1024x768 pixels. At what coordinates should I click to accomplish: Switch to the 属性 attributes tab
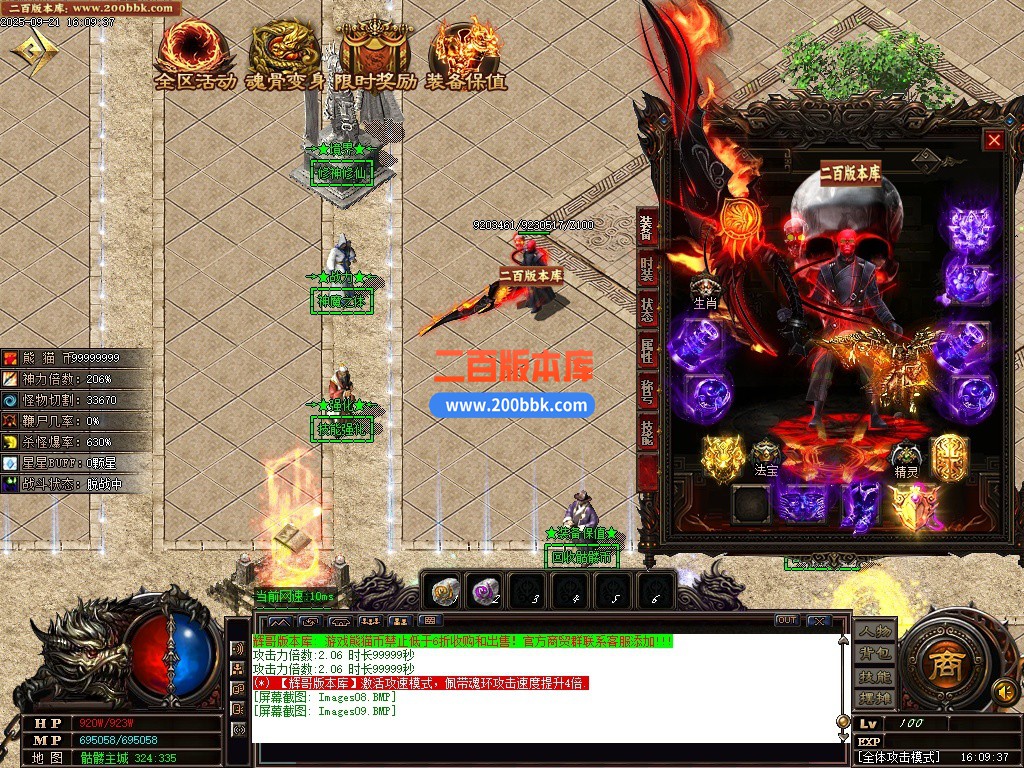[x=647, y=350]
